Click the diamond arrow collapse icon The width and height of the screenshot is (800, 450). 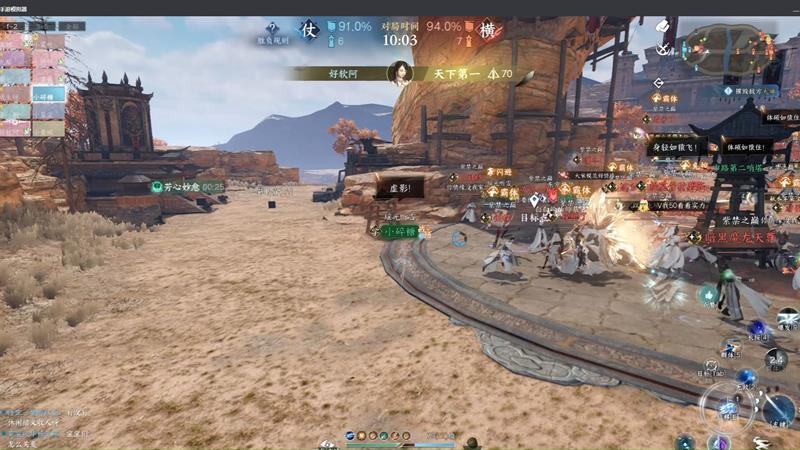[x=657, y=83]
